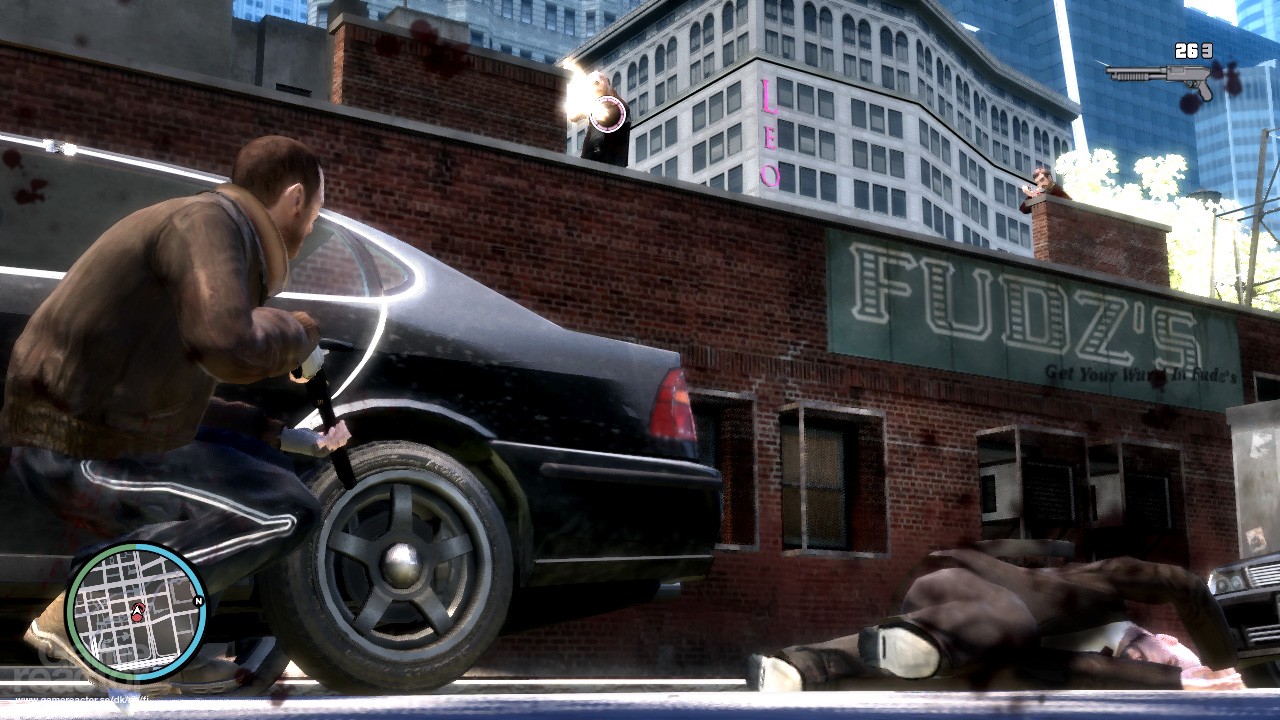1280x720 pixels.
Task: Click the circular radar minimap
Action: click(x=136, y=611)
